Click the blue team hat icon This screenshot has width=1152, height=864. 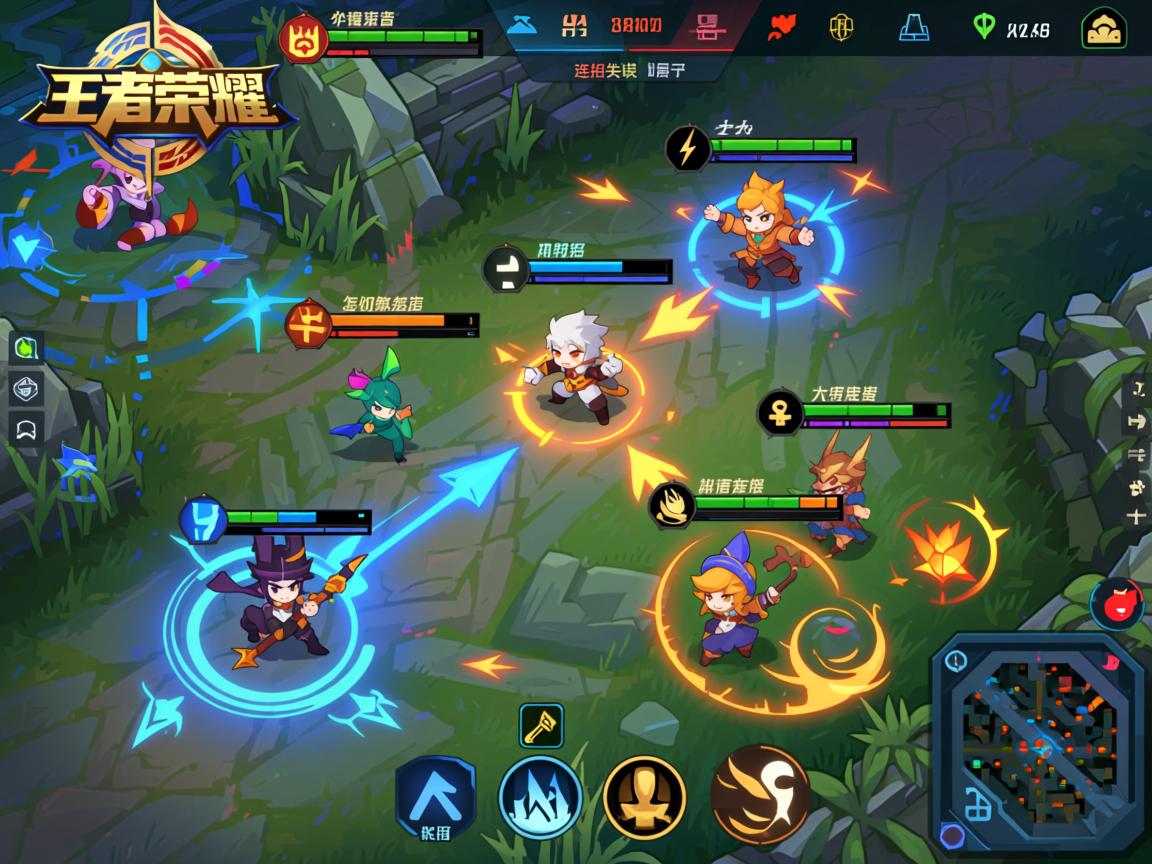coord(522,25)
